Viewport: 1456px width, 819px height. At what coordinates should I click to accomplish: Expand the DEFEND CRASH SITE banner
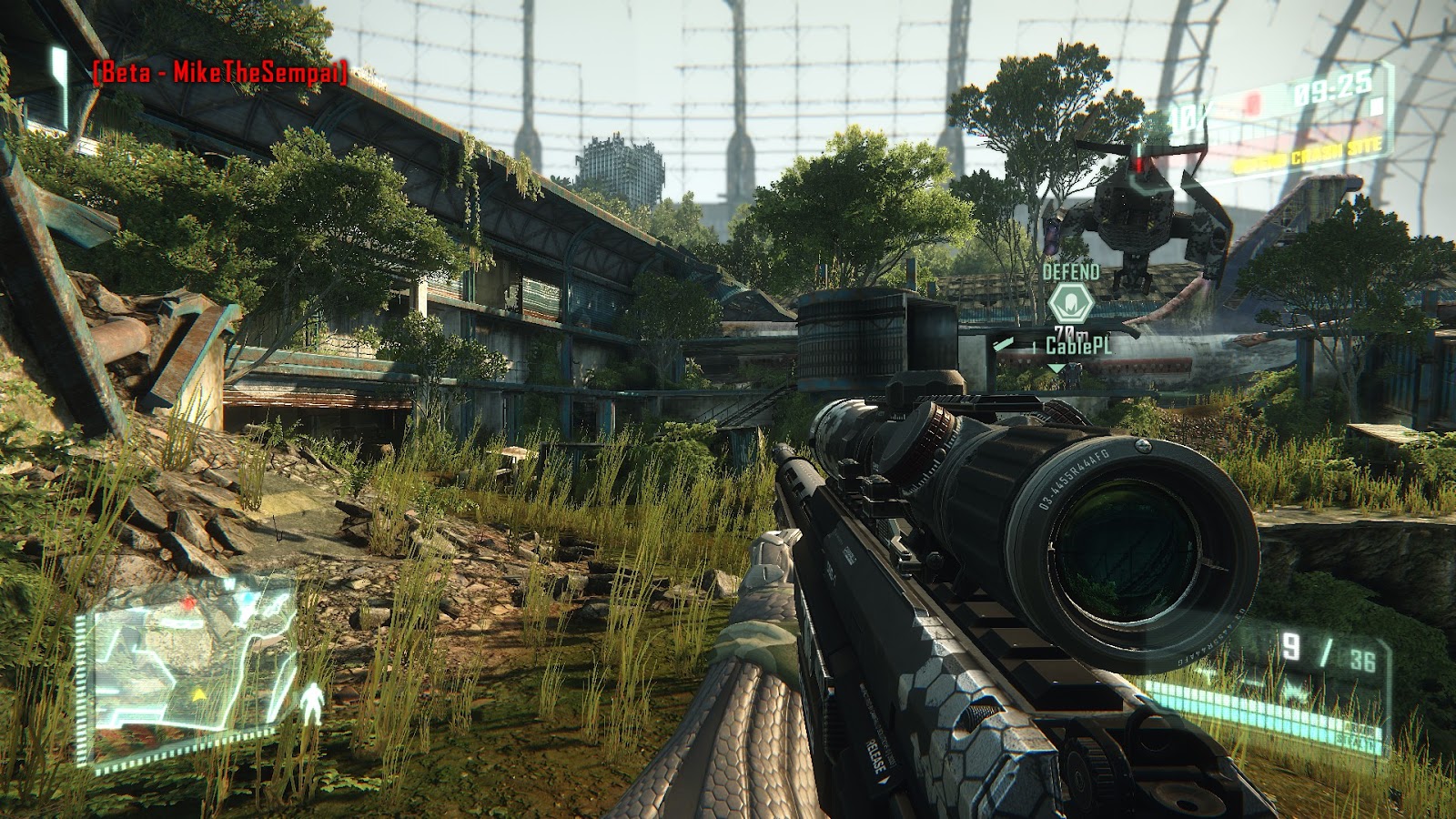(x=1310, y=155)
